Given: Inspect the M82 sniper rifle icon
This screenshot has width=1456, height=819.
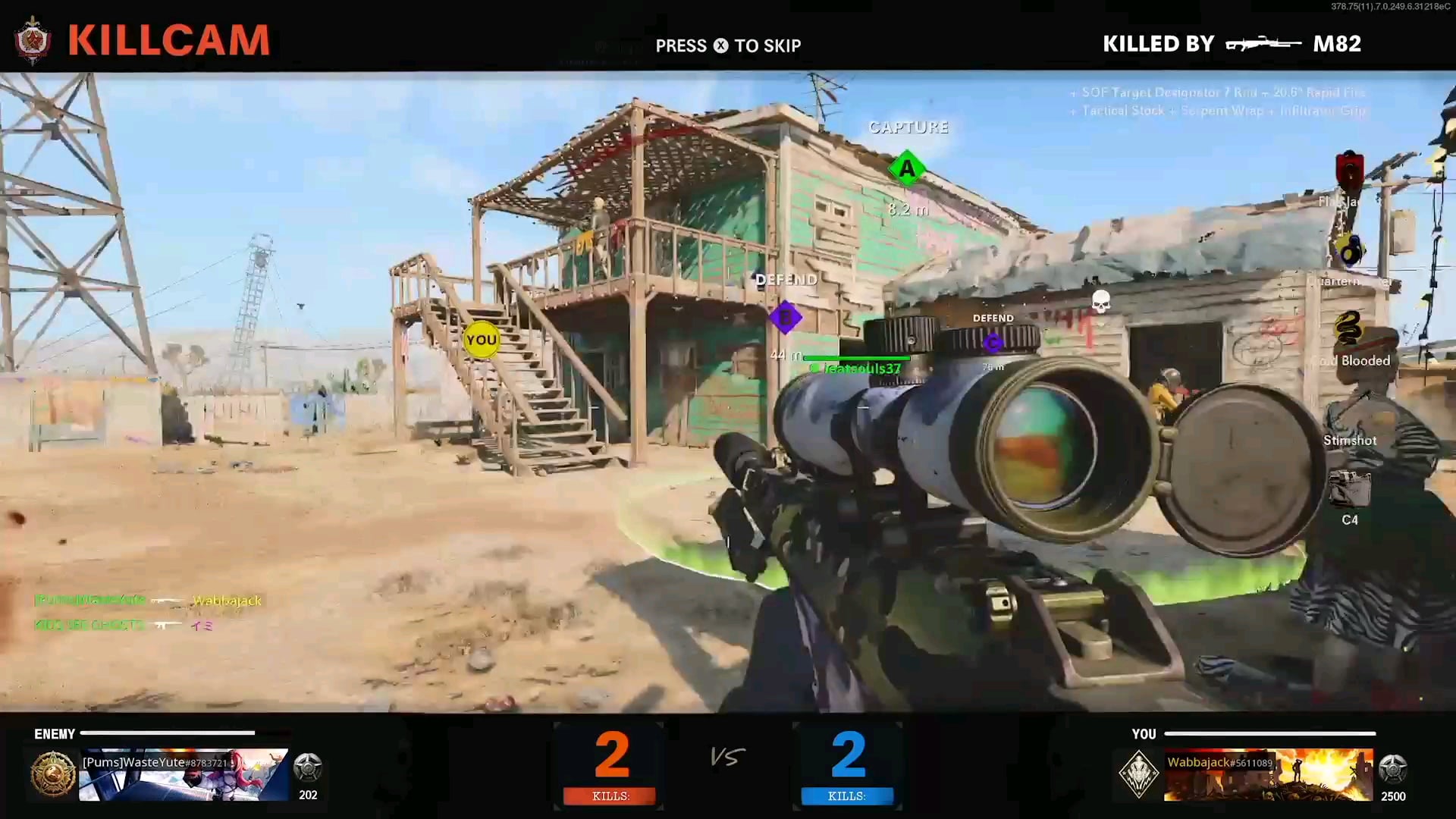Looking at the screenshot, I should 1263,44.
